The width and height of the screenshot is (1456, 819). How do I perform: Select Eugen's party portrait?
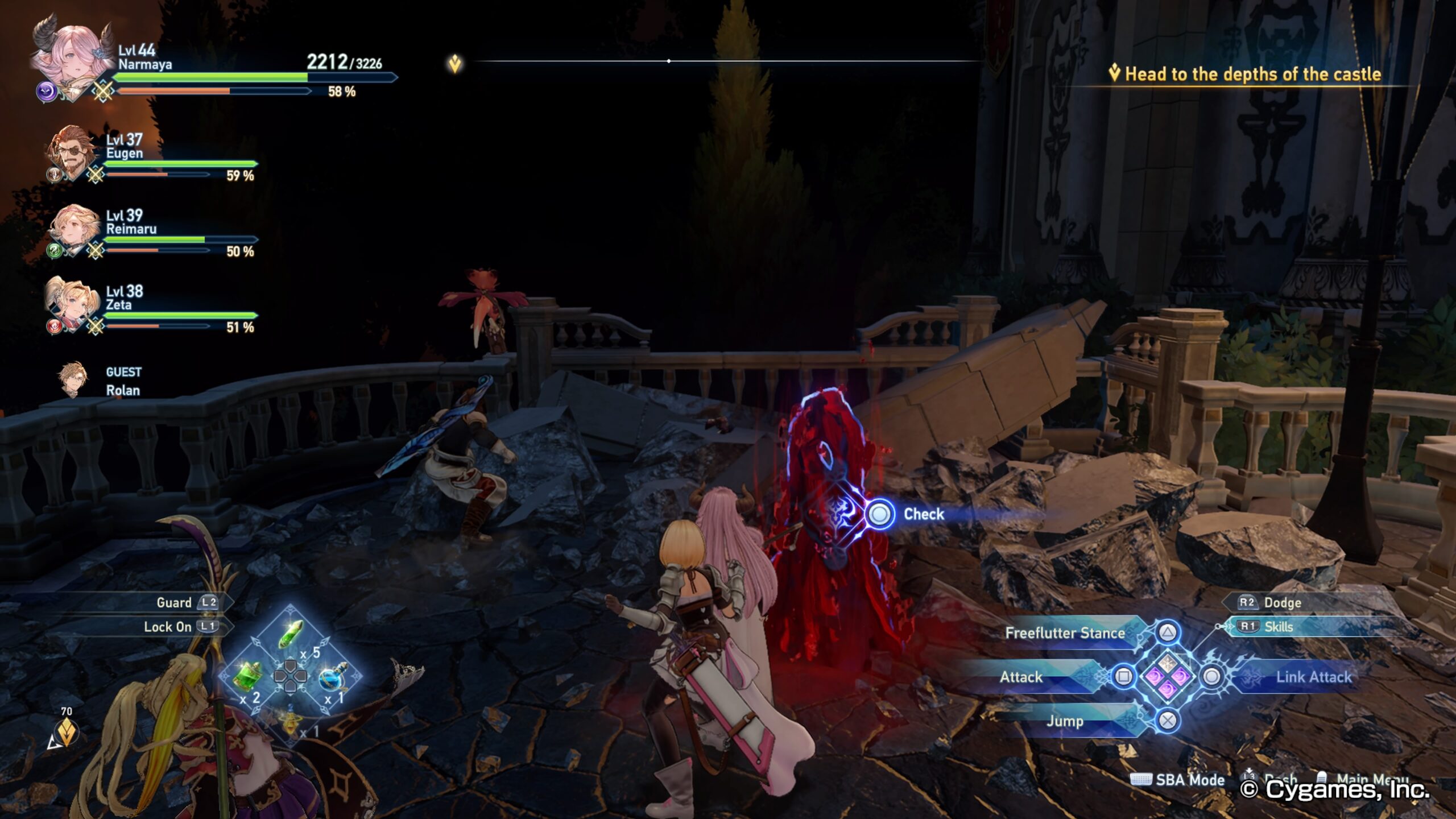coord(71,152)
